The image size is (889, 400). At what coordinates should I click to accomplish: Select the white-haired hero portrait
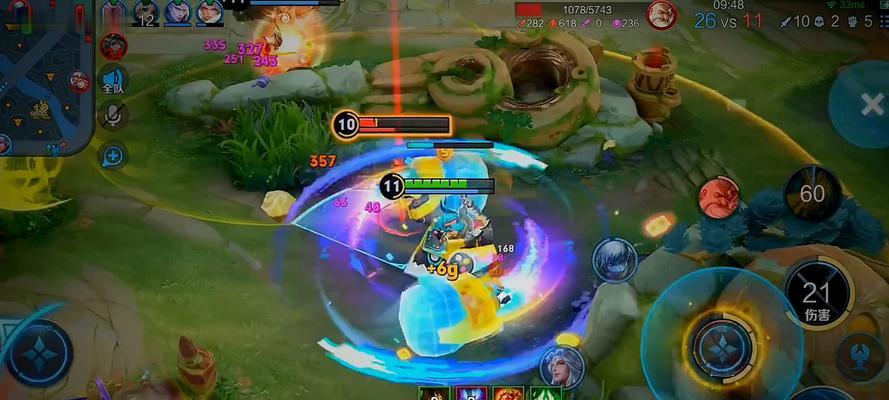(561, 366)
